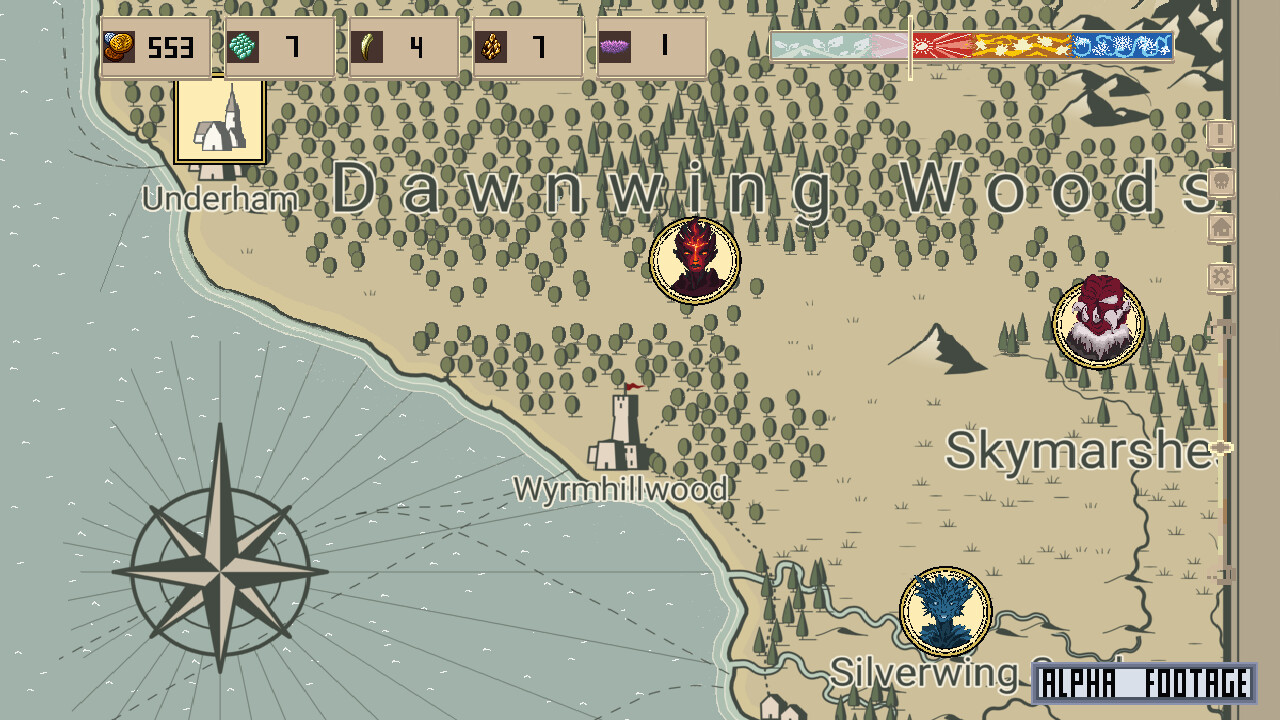The height and width of the screenshot is (720, 1280).
Task: Click the gold coins resource icon
Action: pyautogui.click(x=120, y=45)
